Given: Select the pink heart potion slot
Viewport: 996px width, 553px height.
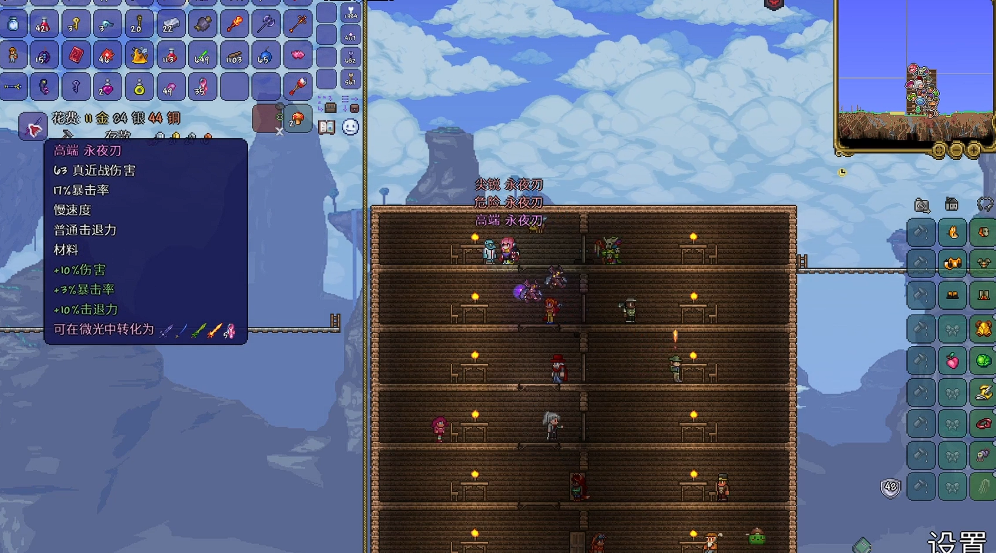Looking at the screenshot, I should tap(106, 86).
